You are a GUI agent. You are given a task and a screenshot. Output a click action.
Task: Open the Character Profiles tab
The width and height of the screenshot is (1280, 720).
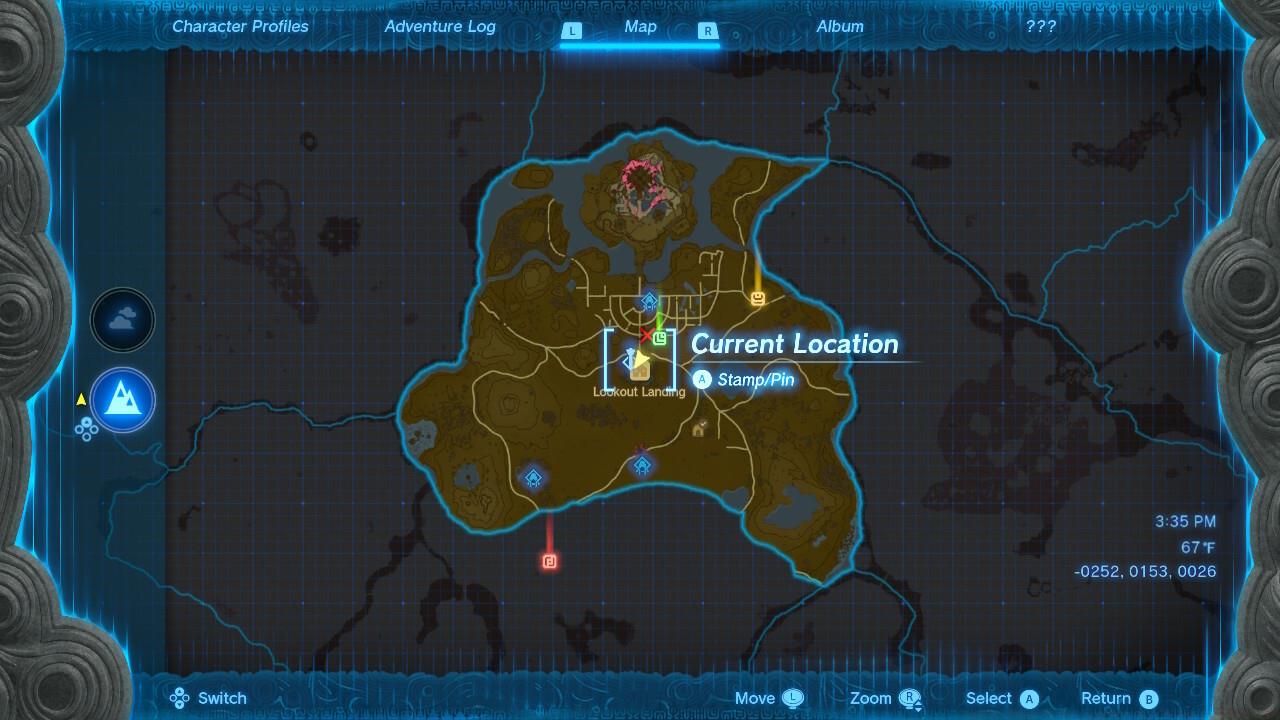239,27
